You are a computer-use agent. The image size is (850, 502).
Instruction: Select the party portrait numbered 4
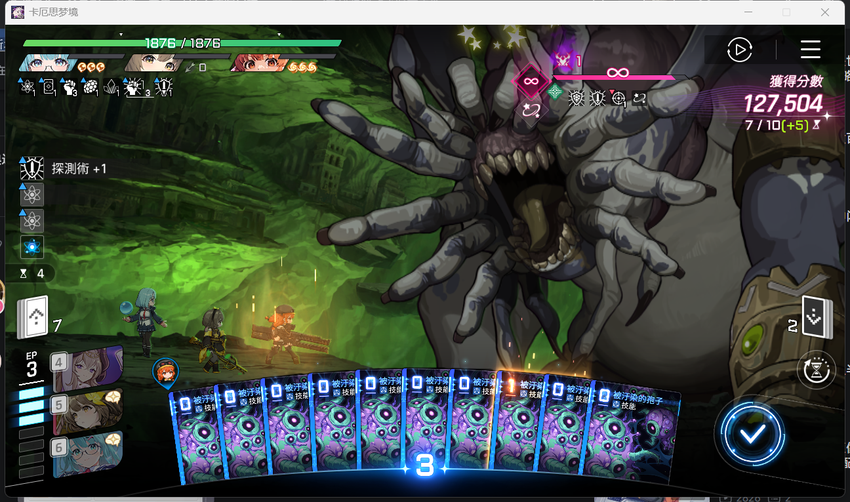[x=86, y=368]
